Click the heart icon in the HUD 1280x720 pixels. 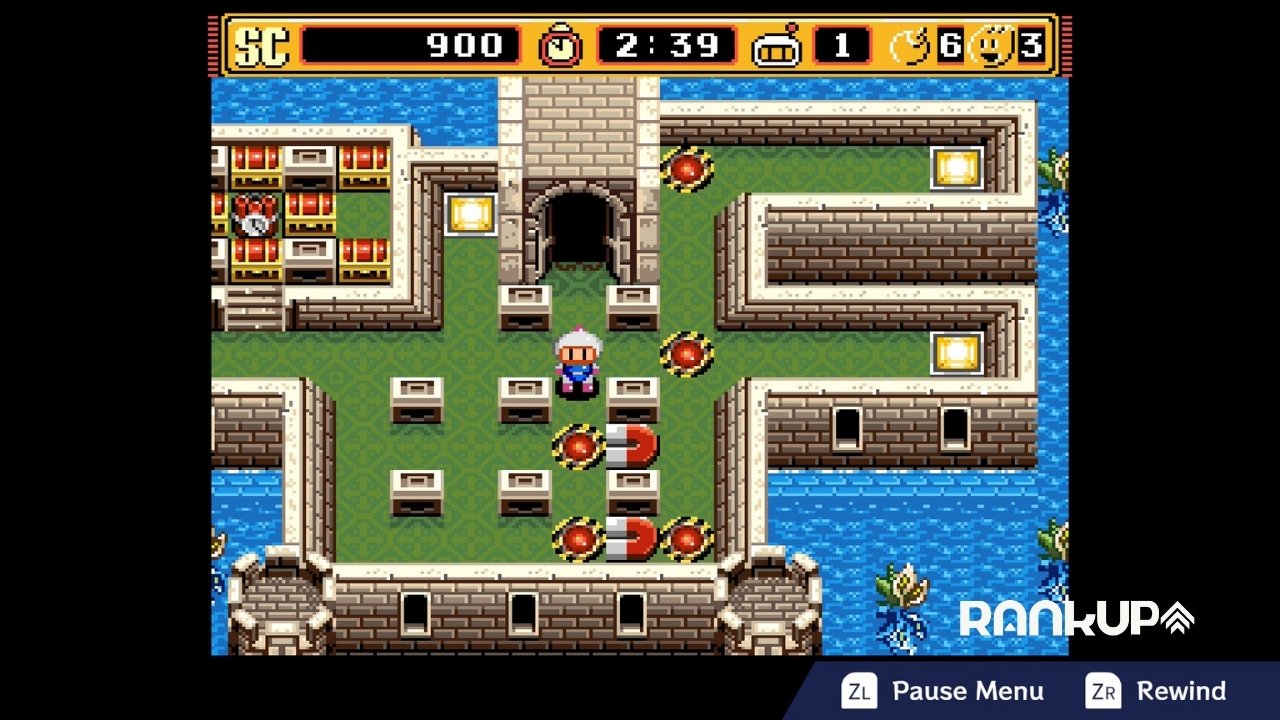pos(910,45)
